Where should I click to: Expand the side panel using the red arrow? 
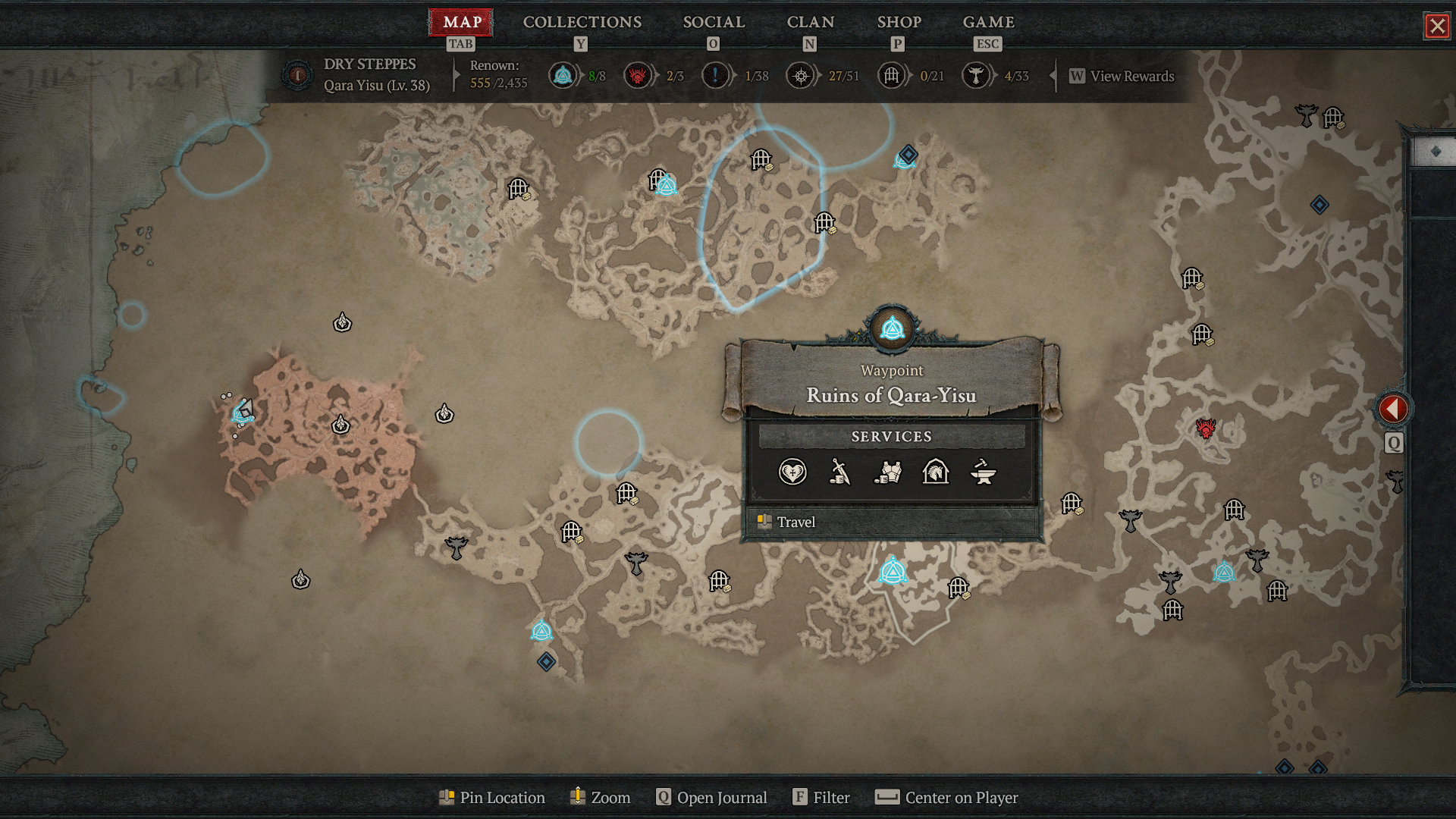1394,407
